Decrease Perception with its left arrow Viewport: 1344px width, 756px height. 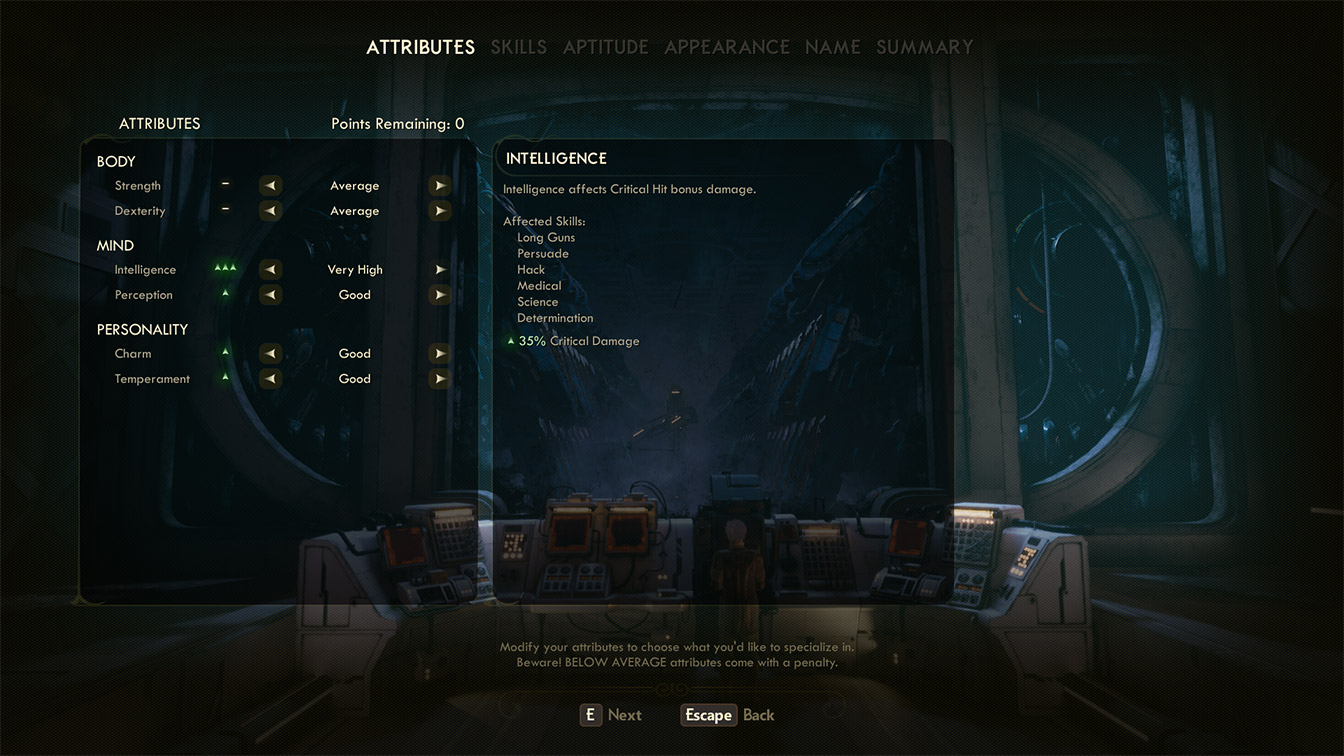coord(270,295)
